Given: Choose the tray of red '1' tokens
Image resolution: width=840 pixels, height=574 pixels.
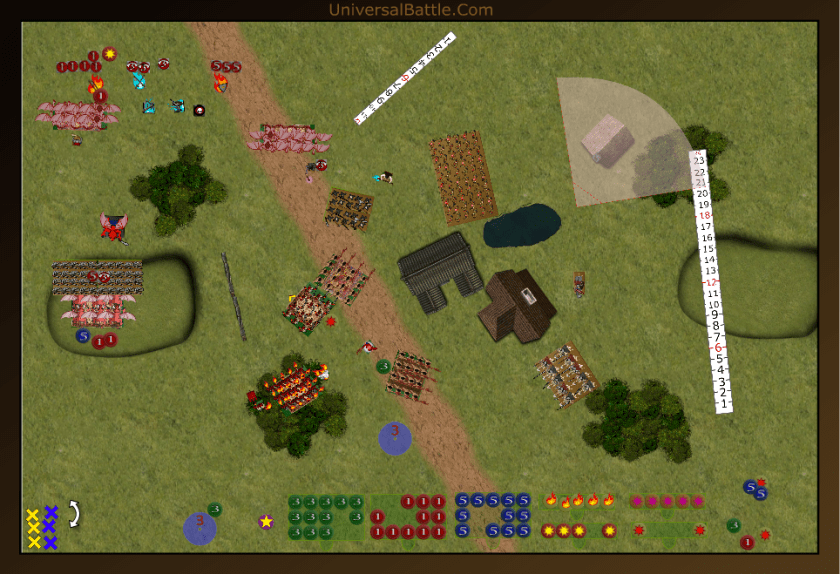Looking at the screenshot, I should pyautogui.click(x=410, y=517).
